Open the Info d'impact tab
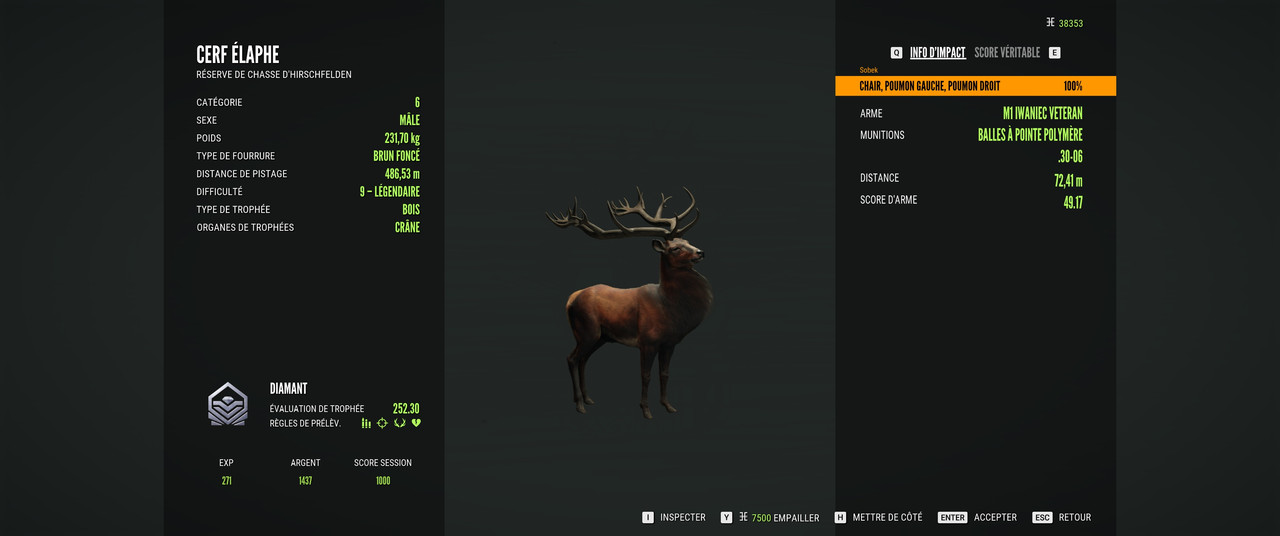This screenshot has height=536, width=1280. point(937,53)
